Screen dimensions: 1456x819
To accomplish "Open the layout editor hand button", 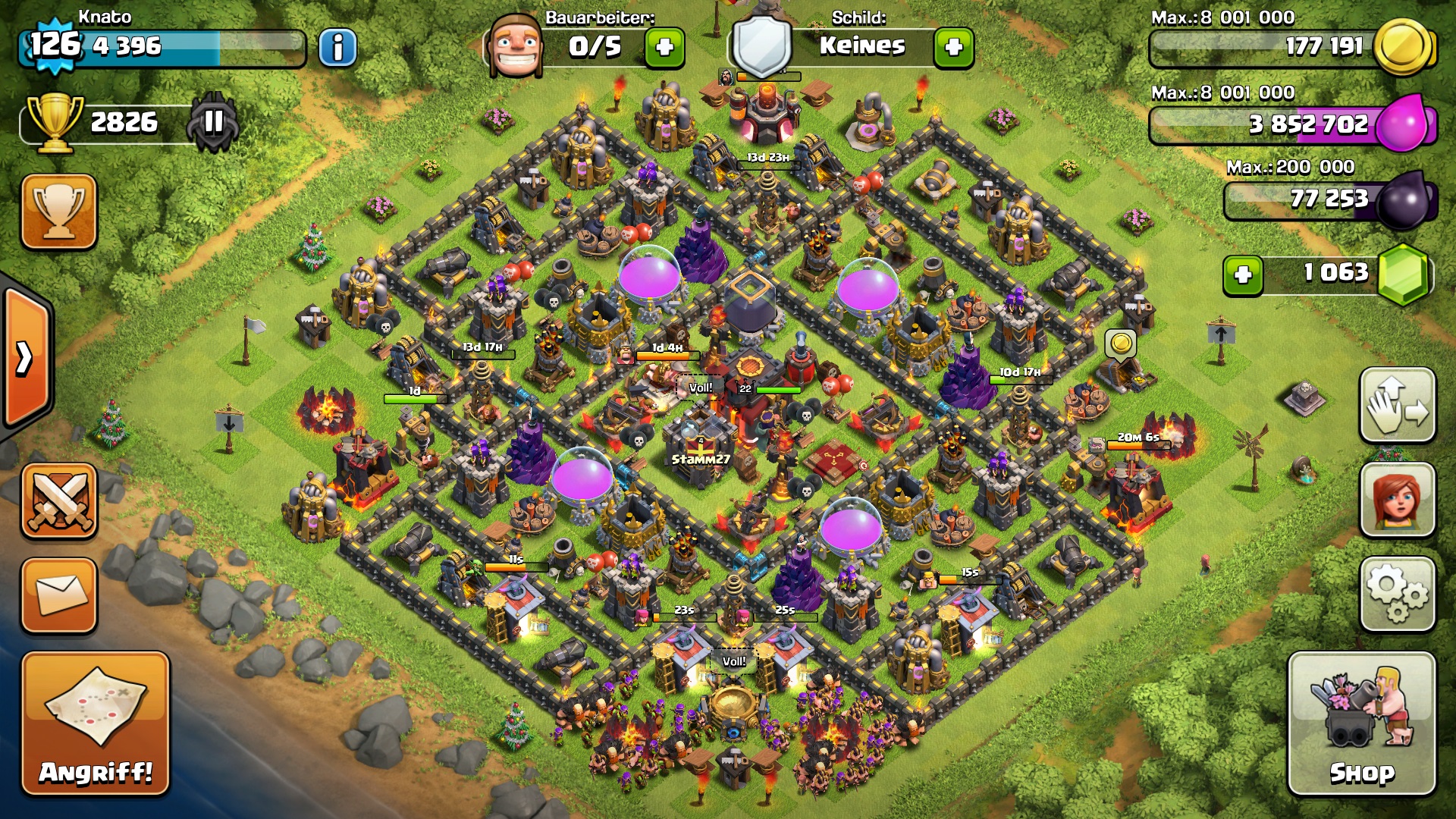I will [1398, 406].
